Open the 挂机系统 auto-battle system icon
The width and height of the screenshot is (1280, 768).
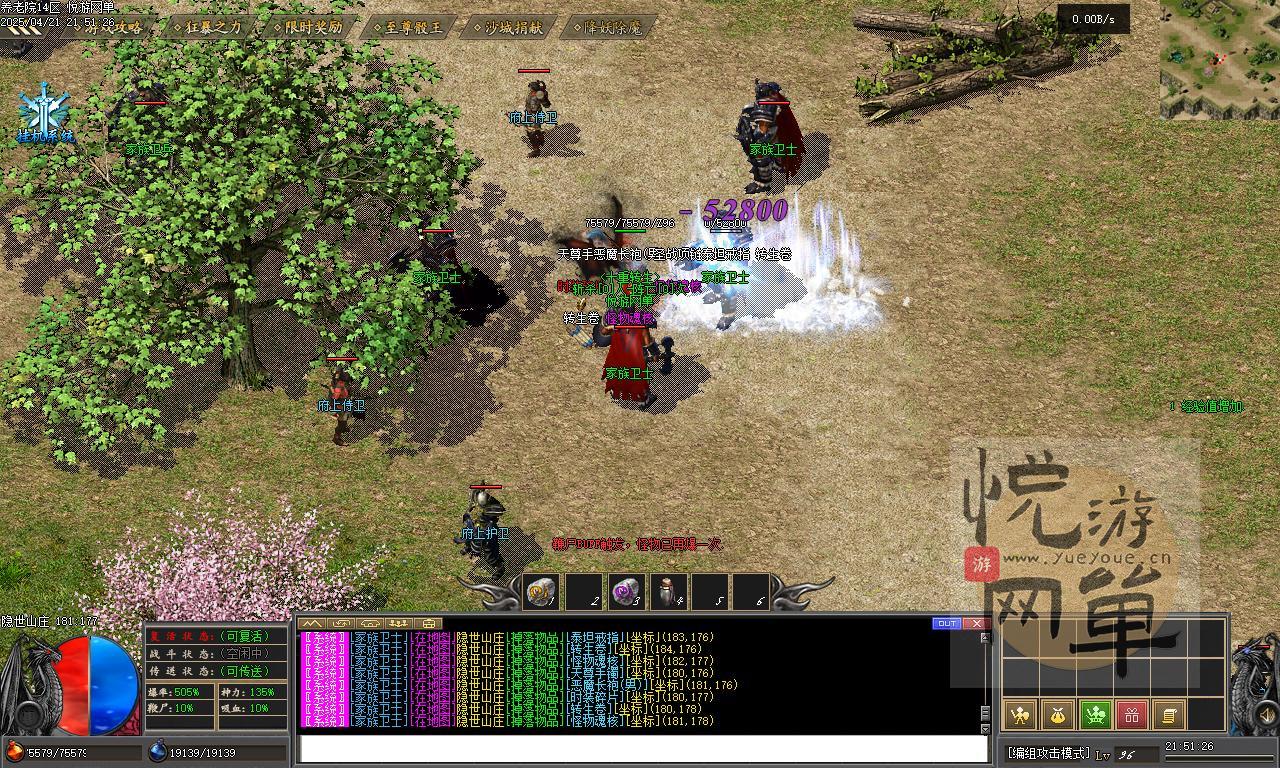point(45,113)
